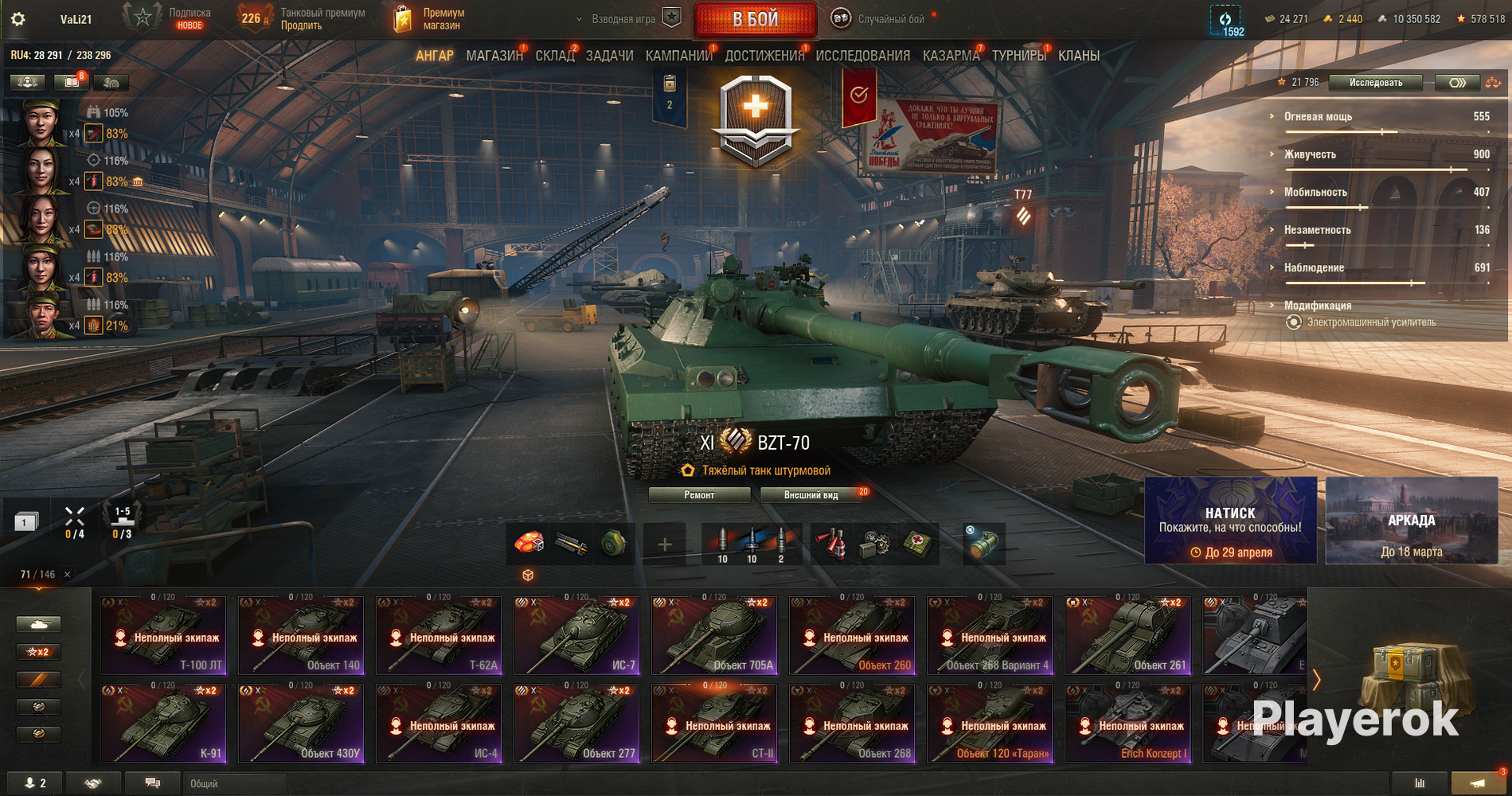Expand the Огневая мощь stat
The width and height of the screenshot is (1512, 796).
[1318, 117]
